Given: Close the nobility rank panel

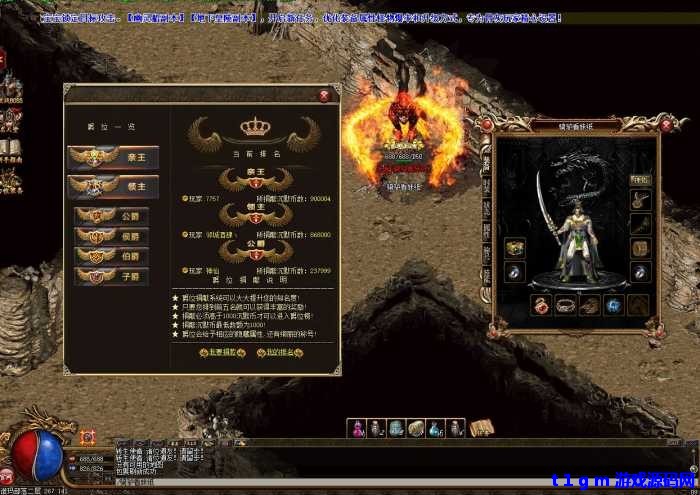Looking at the screenshot, I should [323, 96].
